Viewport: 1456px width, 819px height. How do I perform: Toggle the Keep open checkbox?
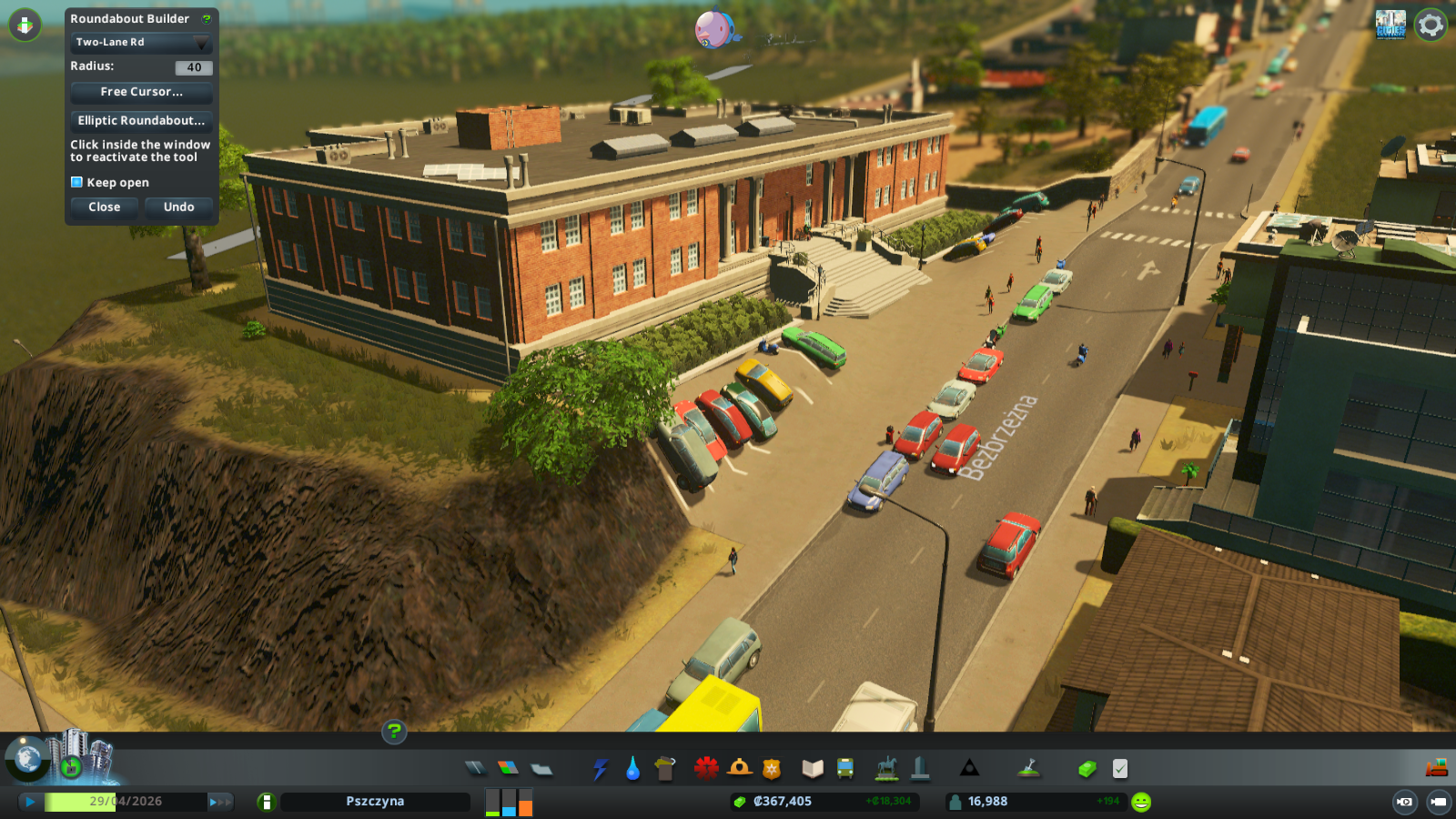pyautogui.click(x=77, y=182)
